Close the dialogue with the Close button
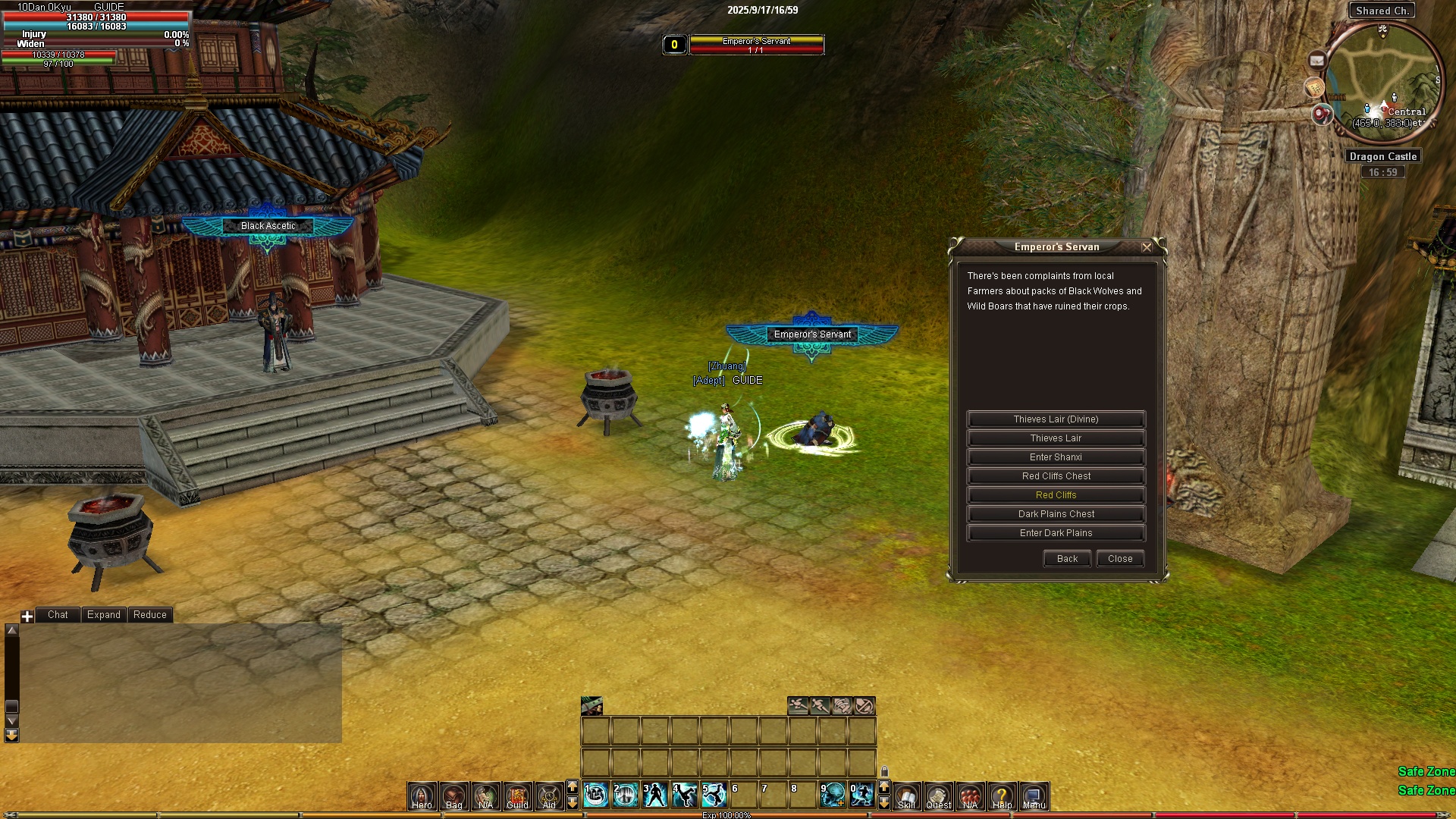The width and height of the screenshot is (1456, 819). [x=1120, y=559]
